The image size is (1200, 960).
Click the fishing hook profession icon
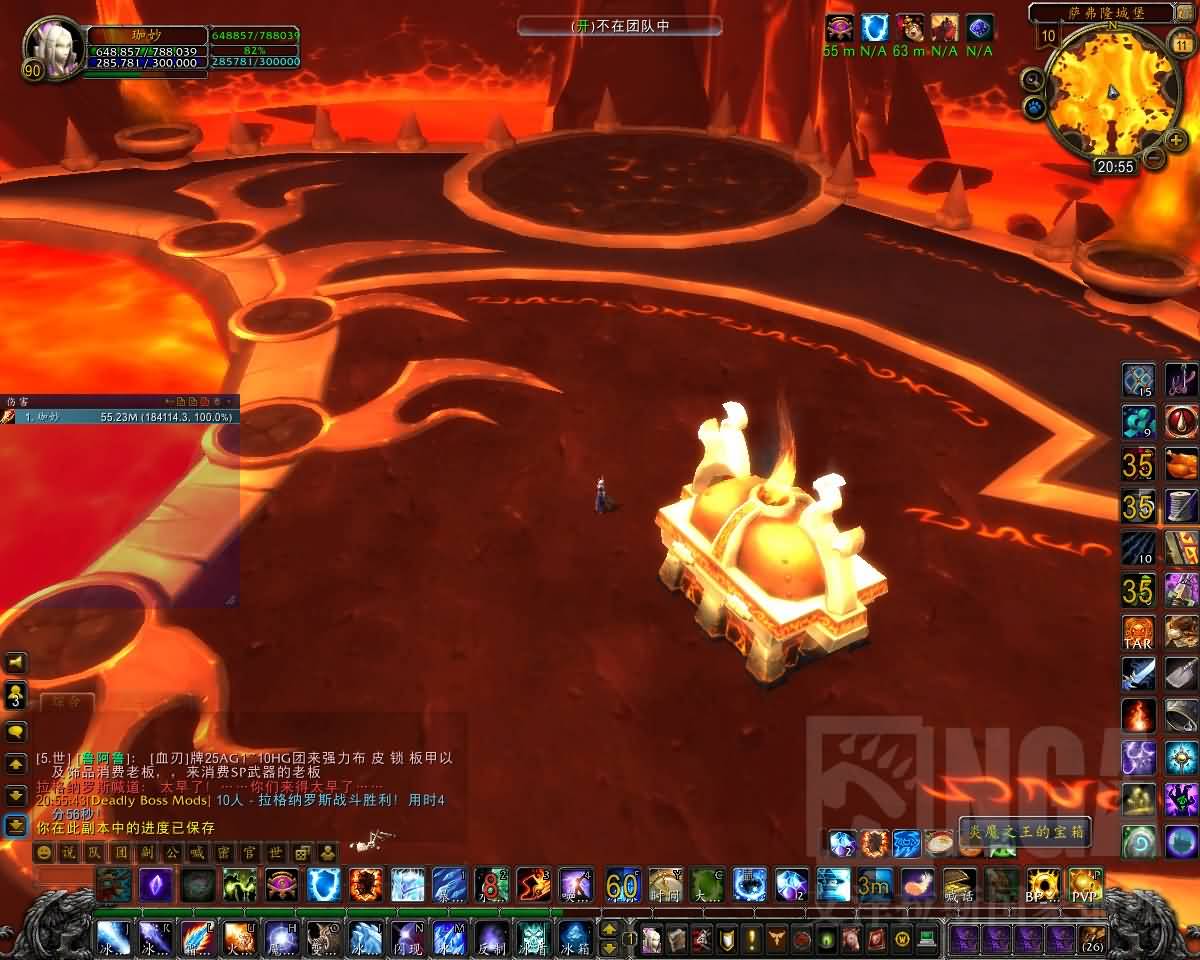click(x=1181, y=380)
